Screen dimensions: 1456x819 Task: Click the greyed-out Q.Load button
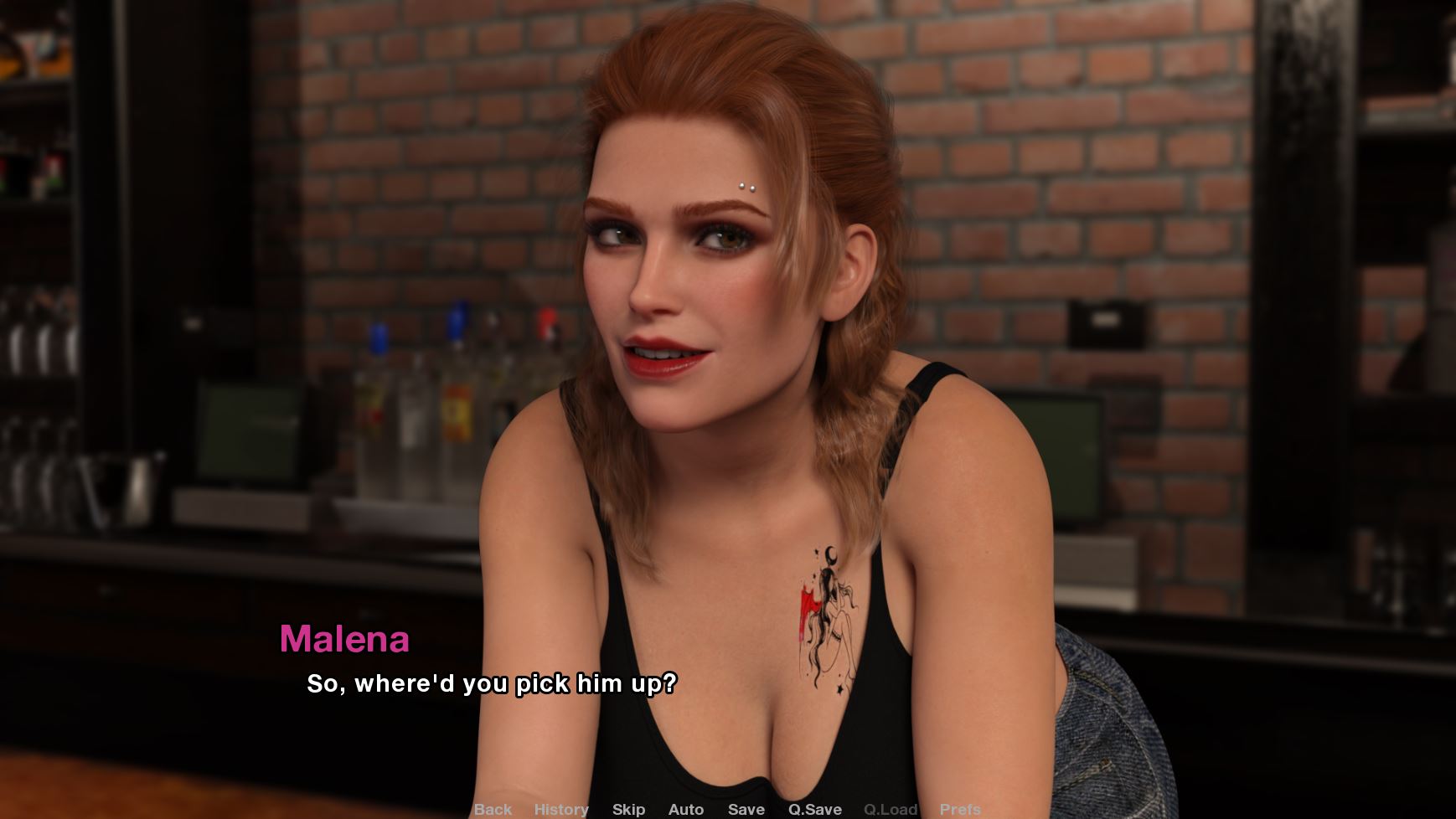point(891,809)
